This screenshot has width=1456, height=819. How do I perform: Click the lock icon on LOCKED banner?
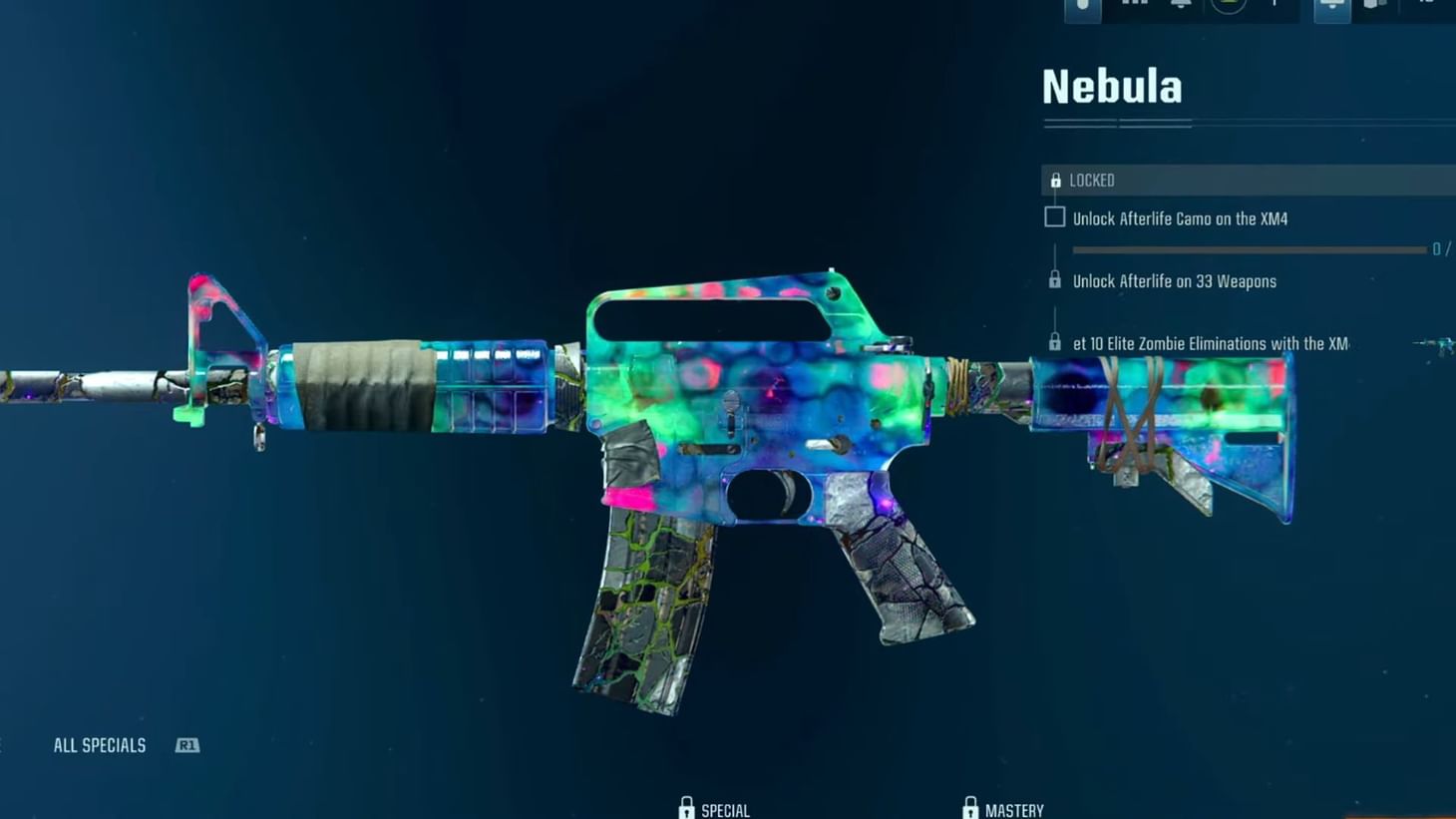1056,180
